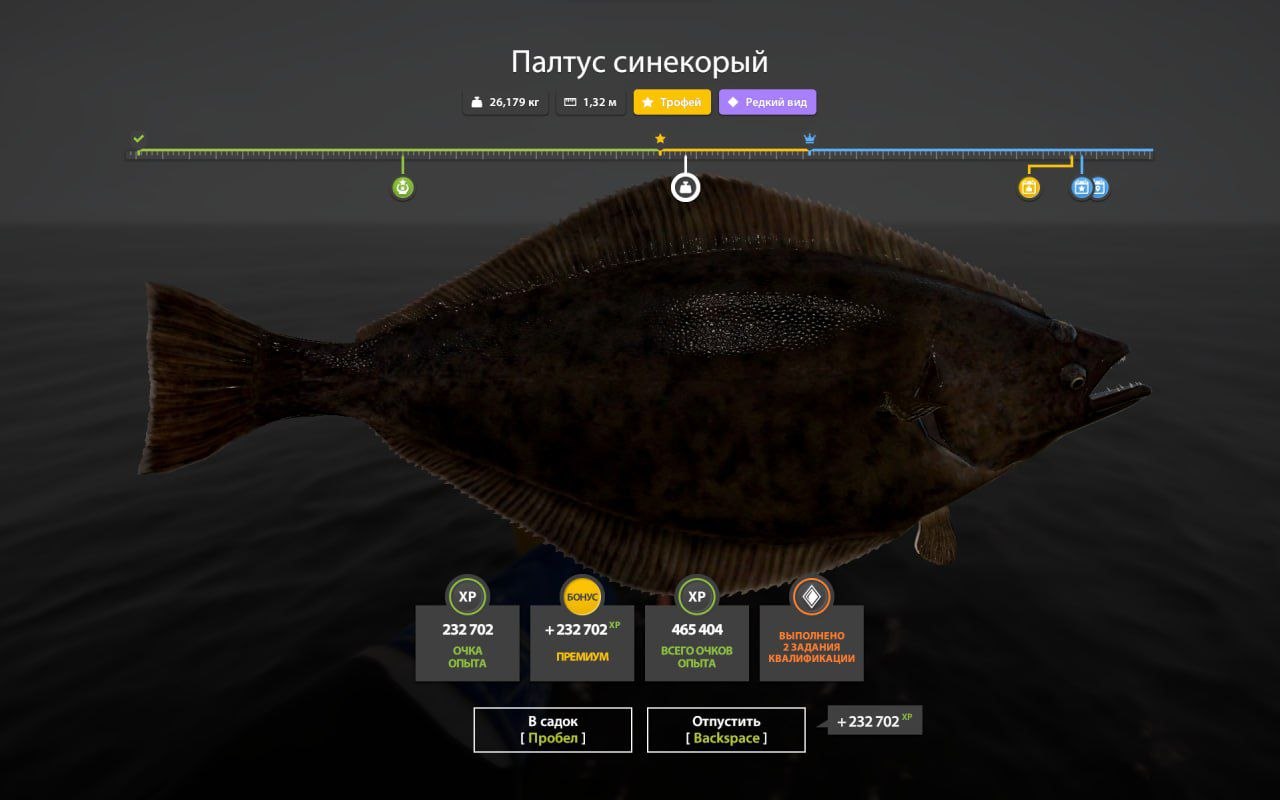Click the +232 702 XP tooltip bubble
The height and width of the screenshot is (800, 1280).
(873, 720)
